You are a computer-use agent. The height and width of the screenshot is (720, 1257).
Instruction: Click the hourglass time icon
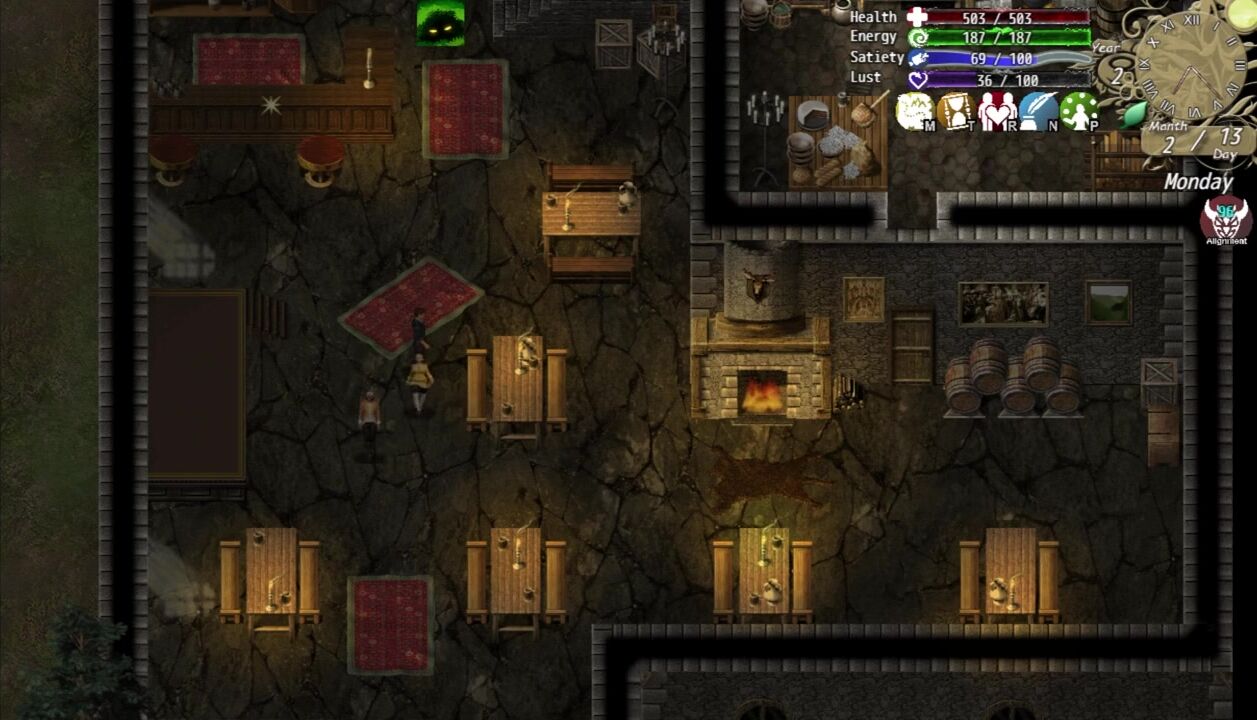click(956, 112)
